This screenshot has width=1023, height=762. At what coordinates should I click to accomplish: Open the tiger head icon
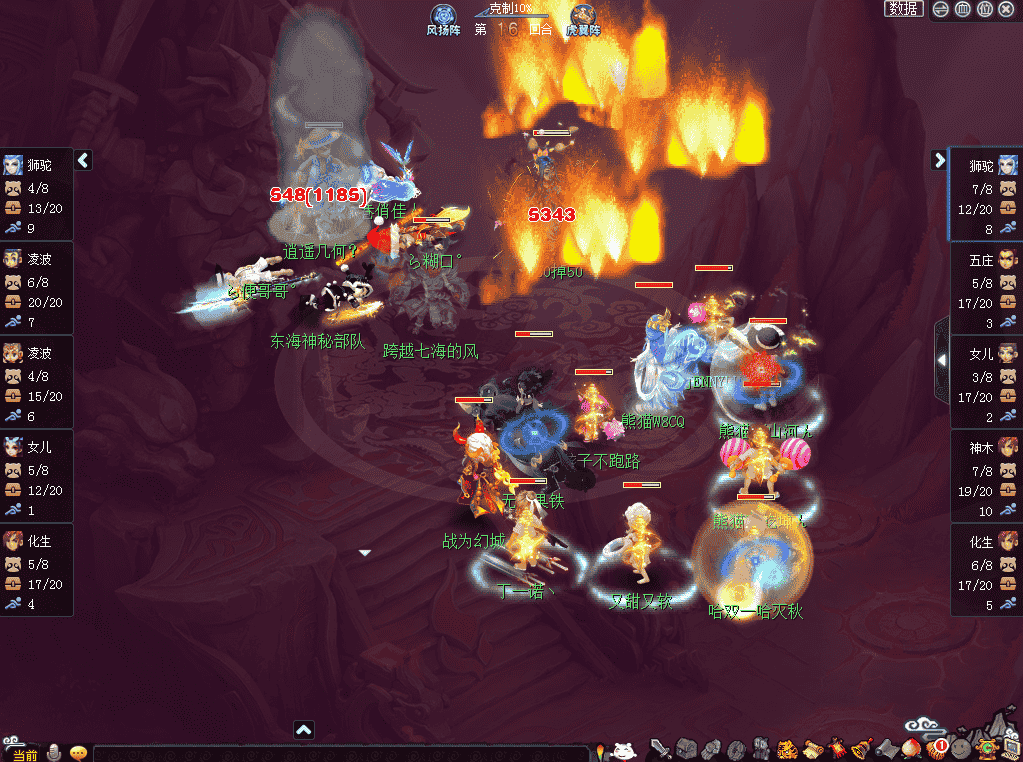tap(787, 748)
